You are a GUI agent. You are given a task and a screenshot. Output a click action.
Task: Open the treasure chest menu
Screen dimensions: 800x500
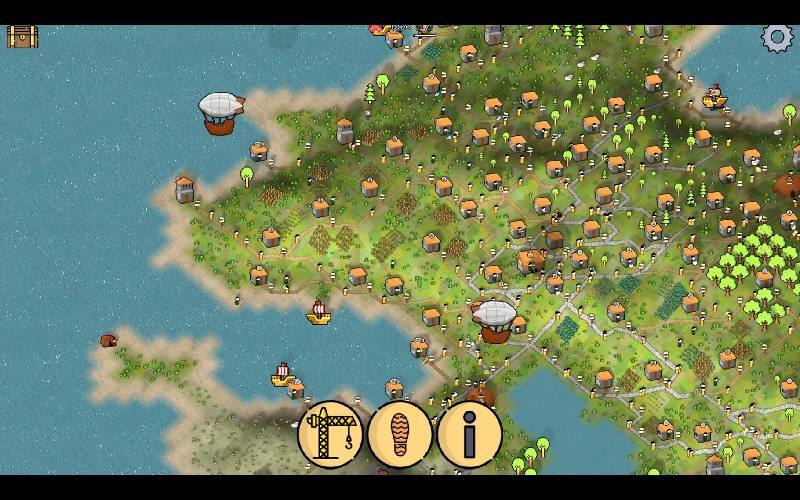coord(22,37)
